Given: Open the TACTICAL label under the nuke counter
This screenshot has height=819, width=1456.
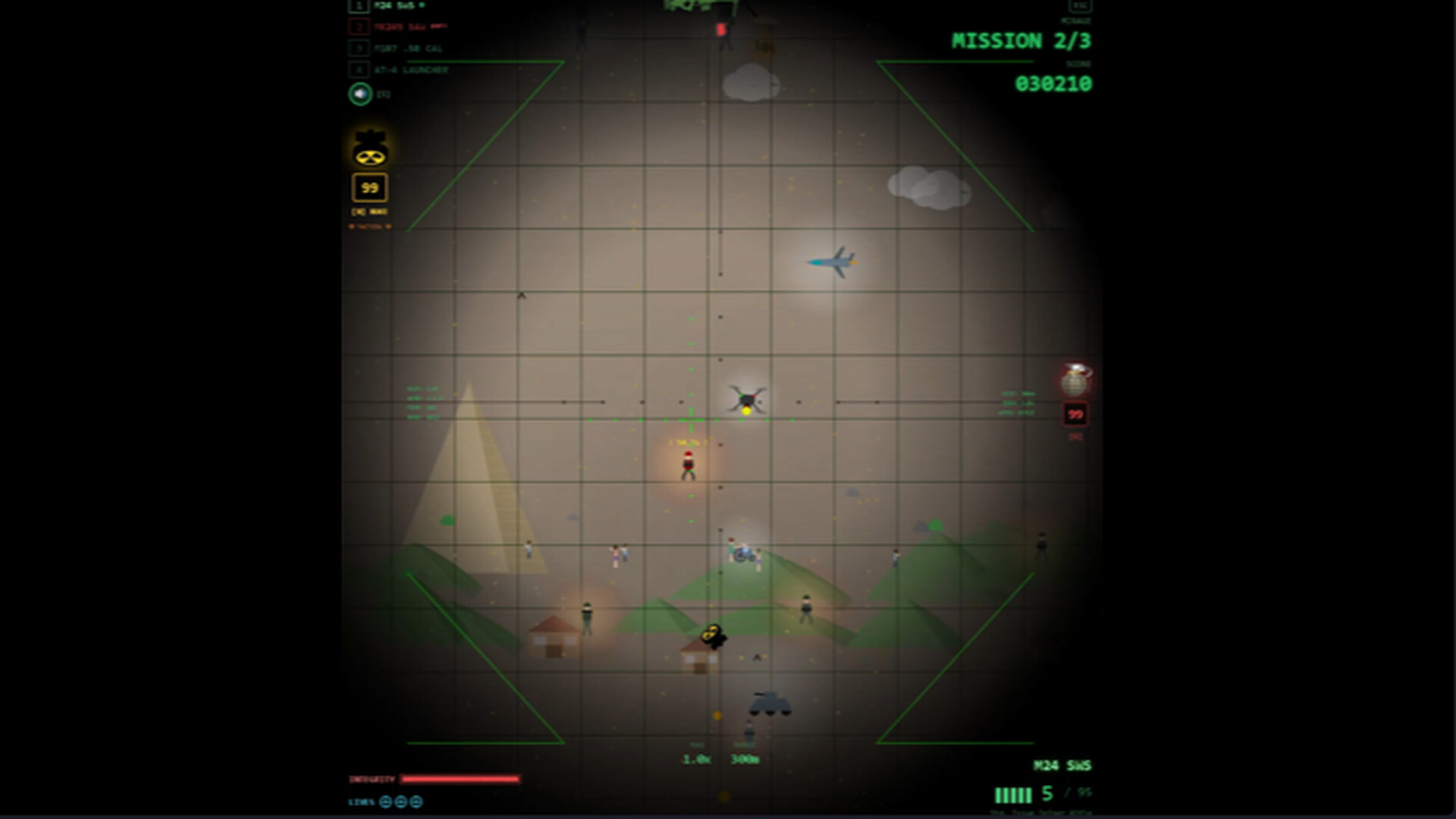Looking at the screenshot, I should [x=369, y=227].
